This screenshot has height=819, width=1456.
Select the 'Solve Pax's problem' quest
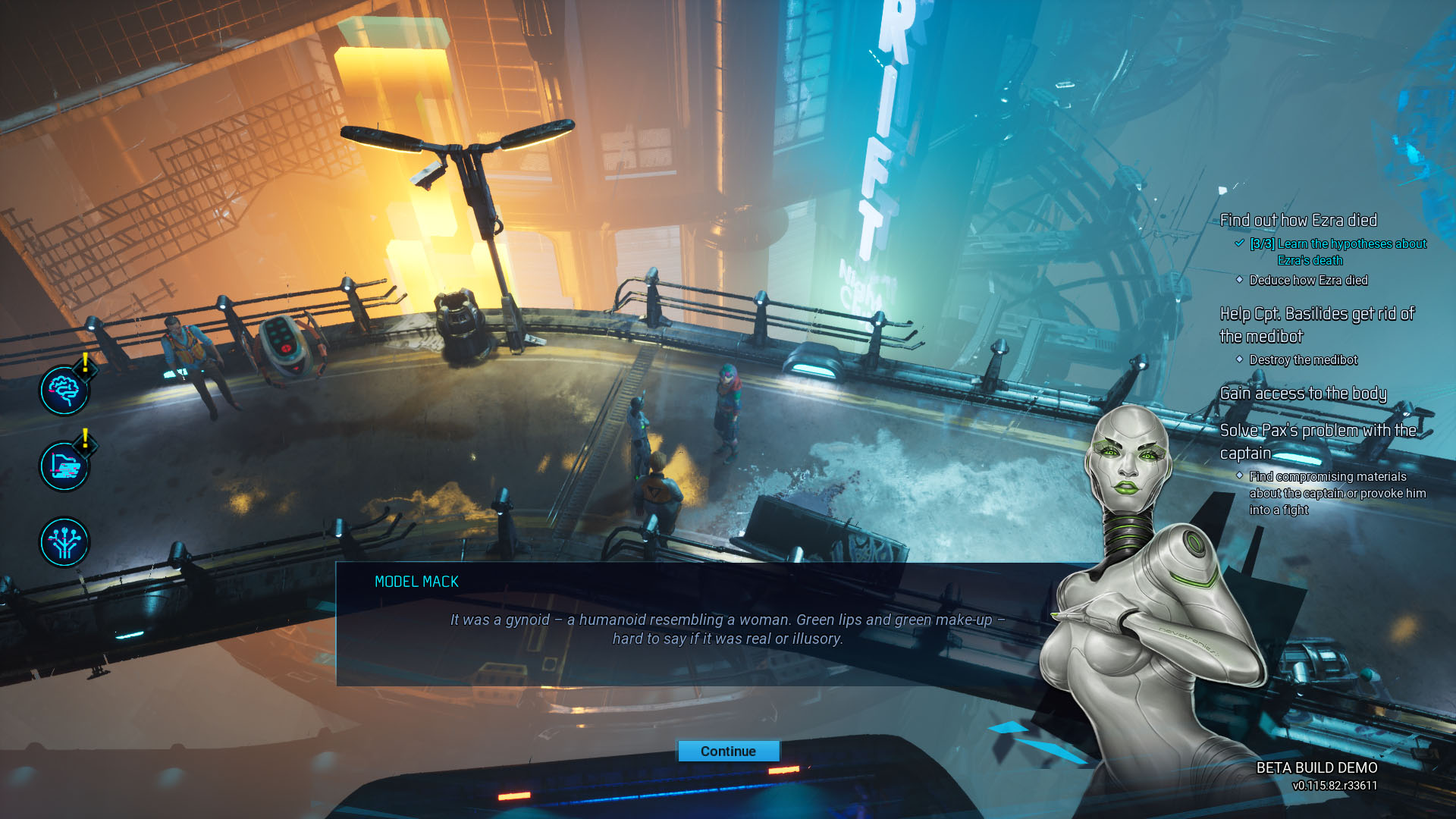(1317, 441)
